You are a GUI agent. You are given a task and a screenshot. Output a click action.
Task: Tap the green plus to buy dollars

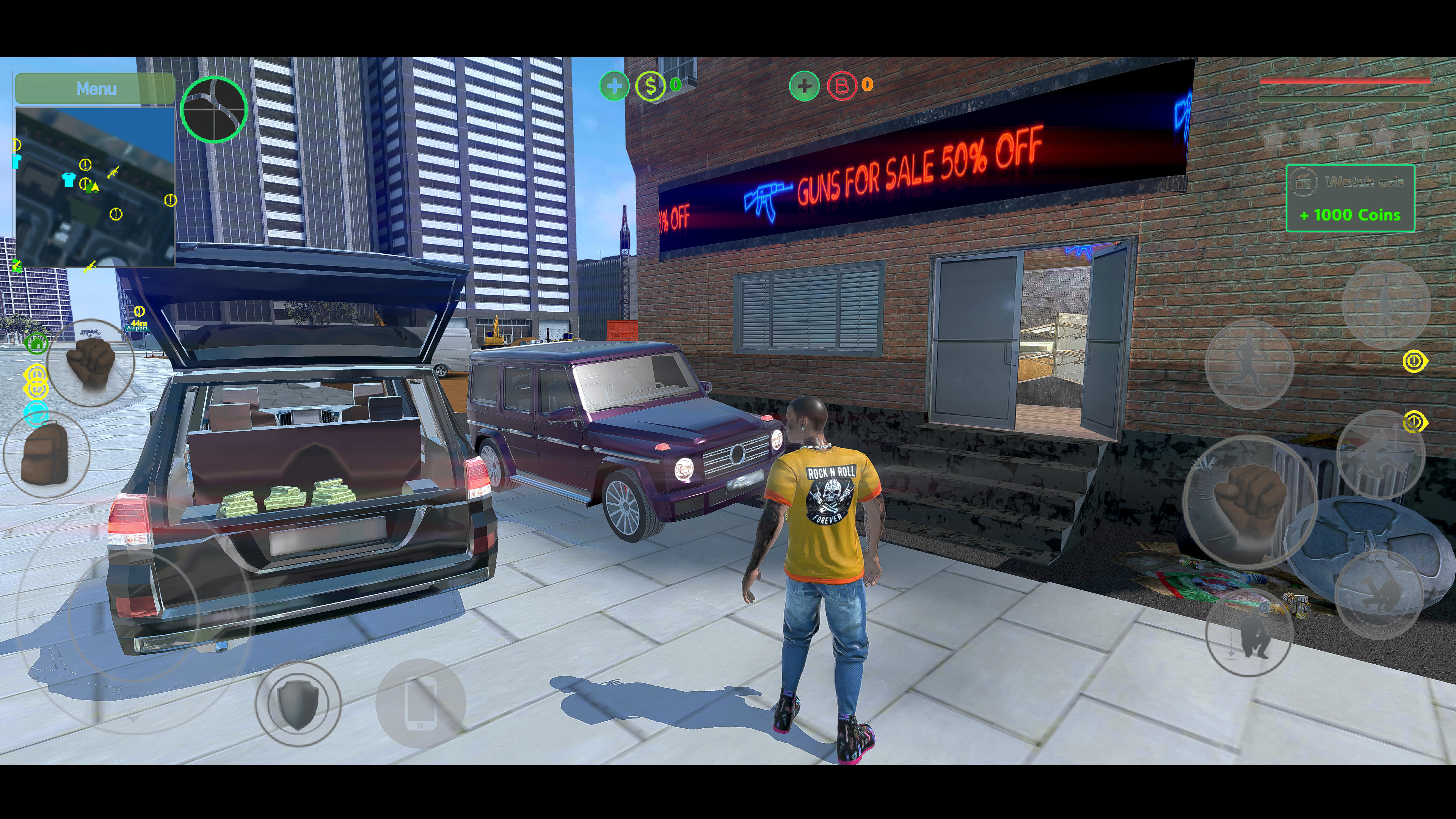614,86
